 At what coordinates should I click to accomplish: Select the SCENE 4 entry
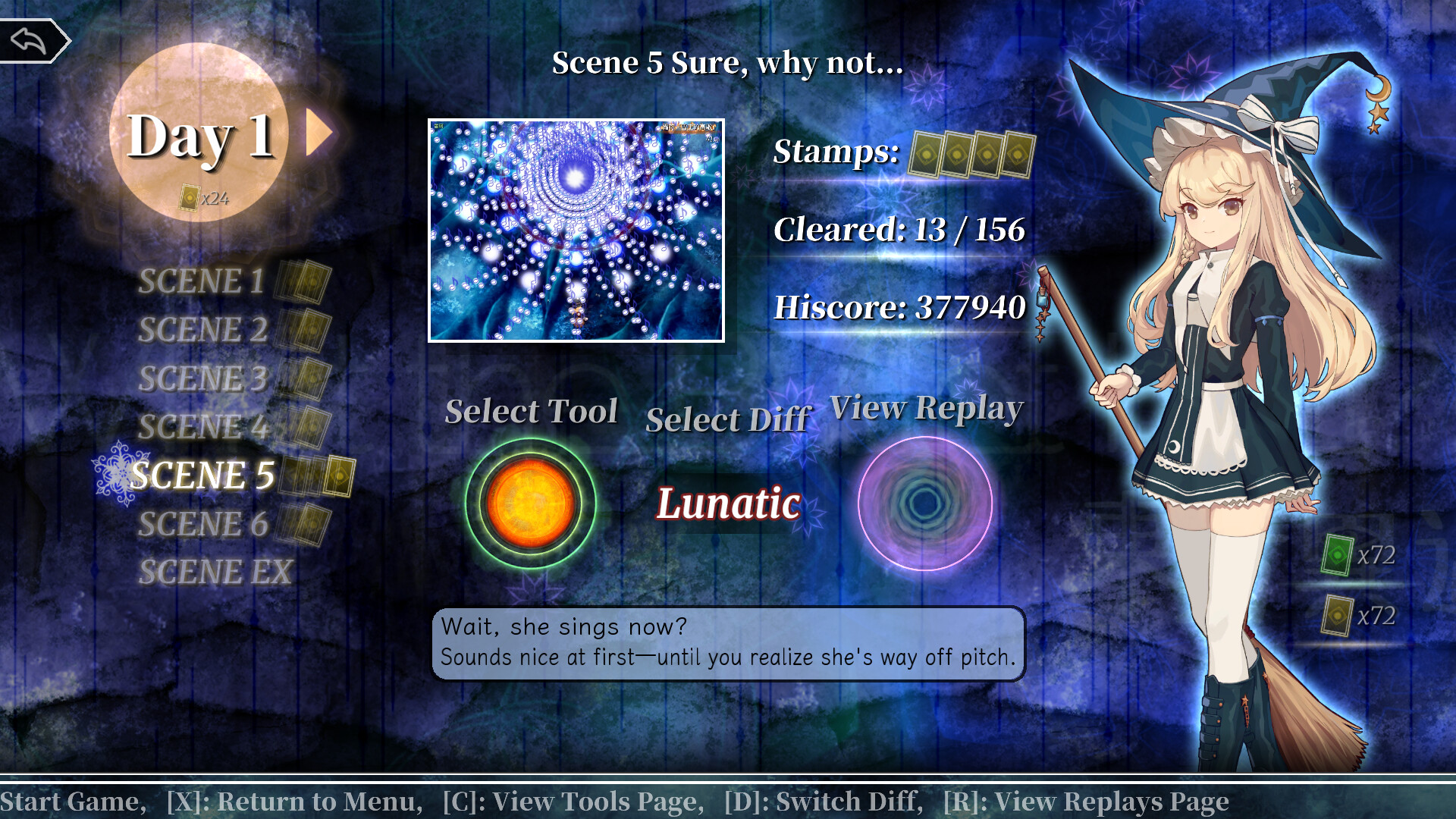[x=202, y=427]
